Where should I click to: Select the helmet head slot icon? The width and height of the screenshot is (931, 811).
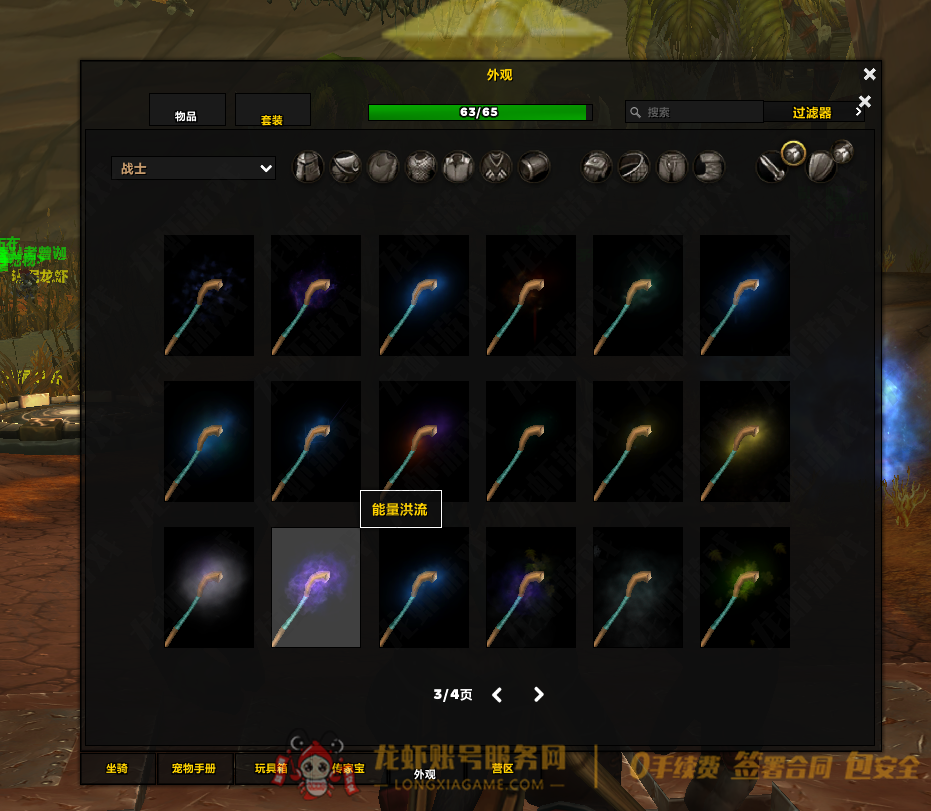tap(308, 167)
